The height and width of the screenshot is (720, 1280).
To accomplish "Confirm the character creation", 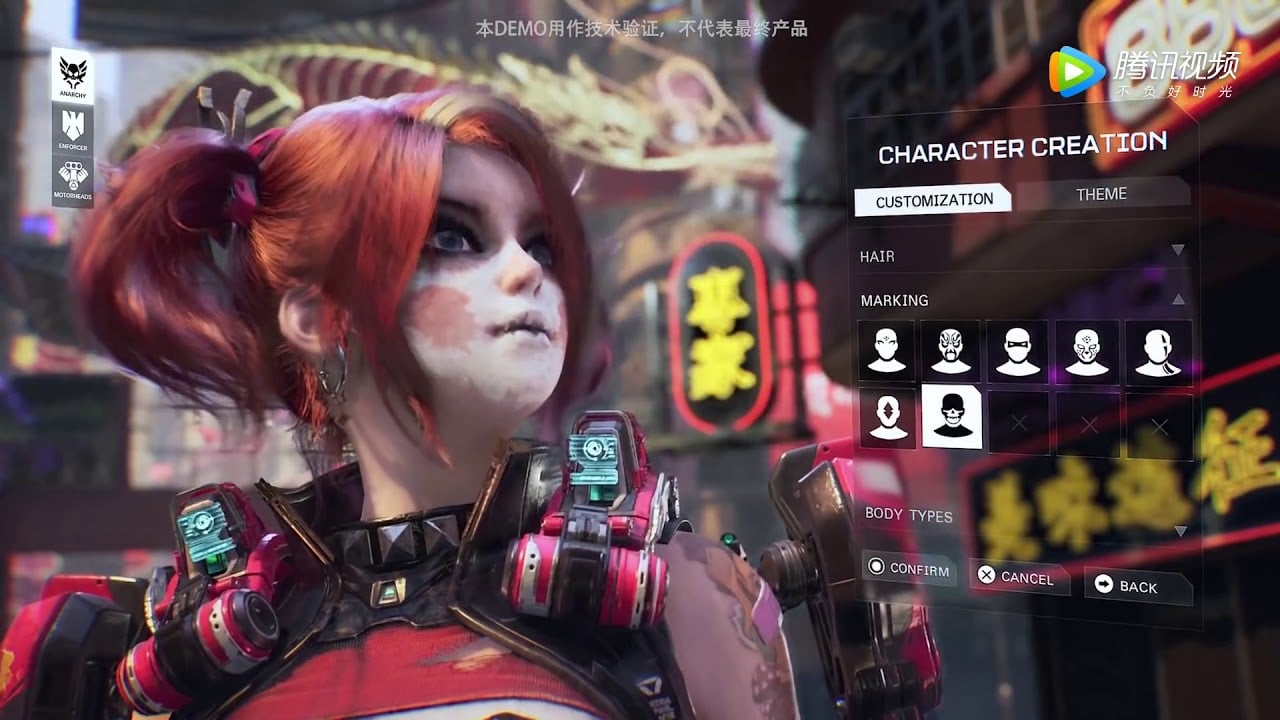I will tap(909, 569).
